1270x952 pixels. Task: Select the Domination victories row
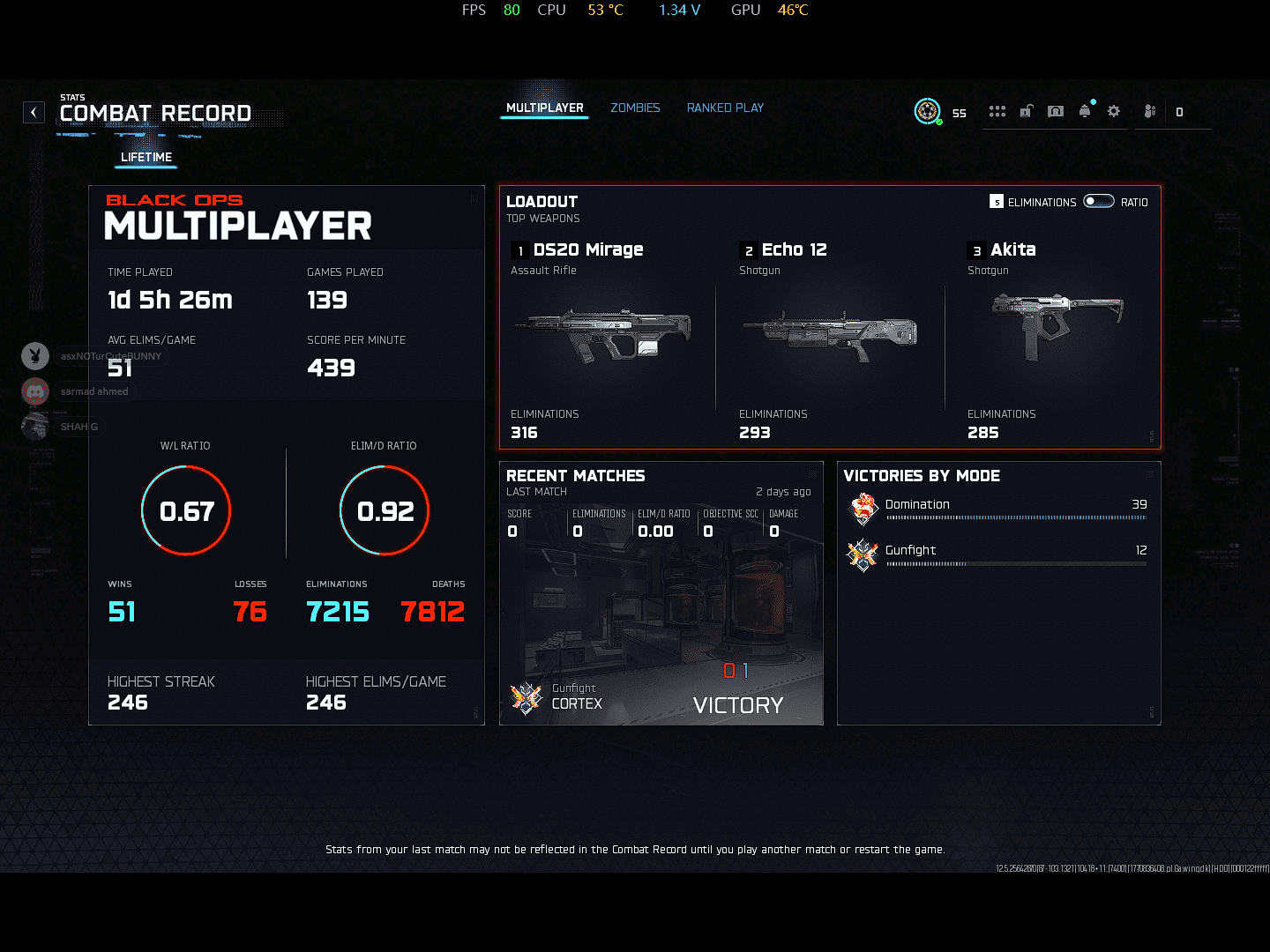pyautogui.click(x=998, y=508)
